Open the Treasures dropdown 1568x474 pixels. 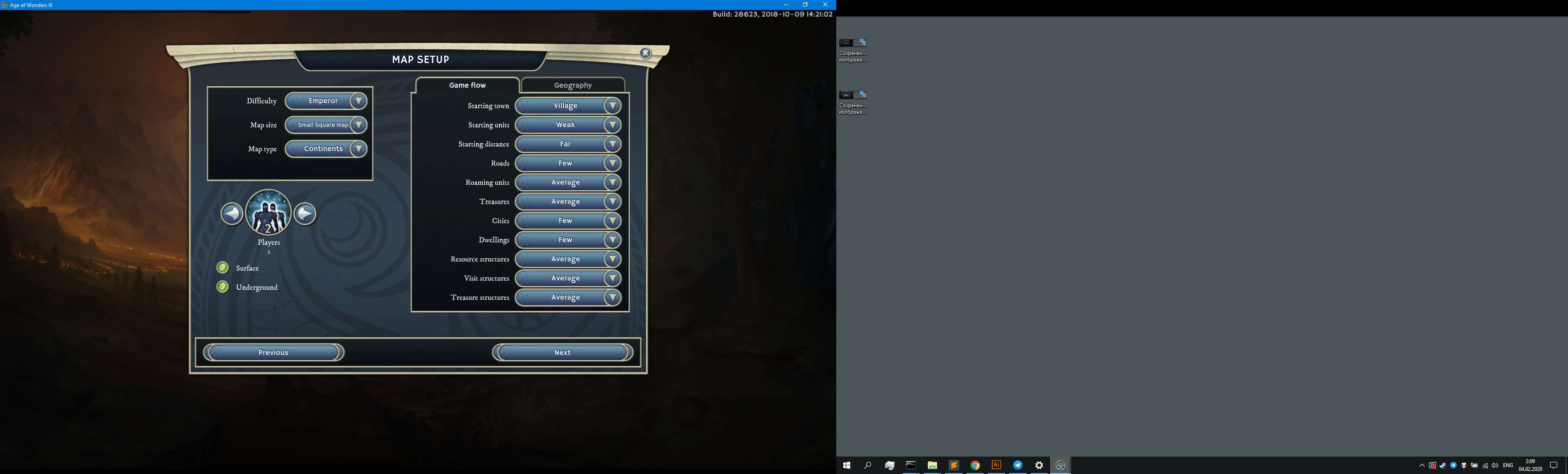[x=568, y=201]
